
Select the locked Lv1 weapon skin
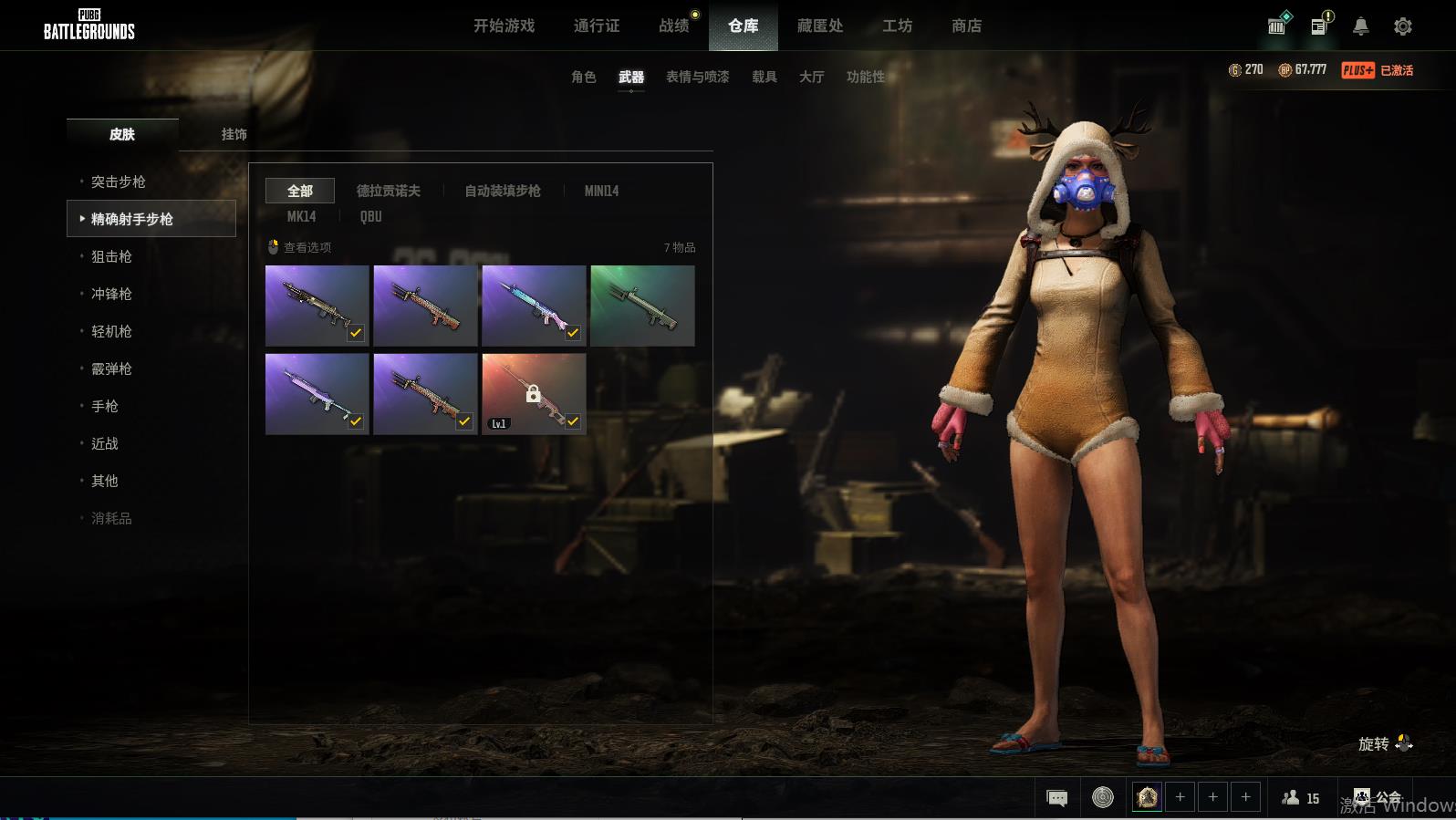point(534,394)
